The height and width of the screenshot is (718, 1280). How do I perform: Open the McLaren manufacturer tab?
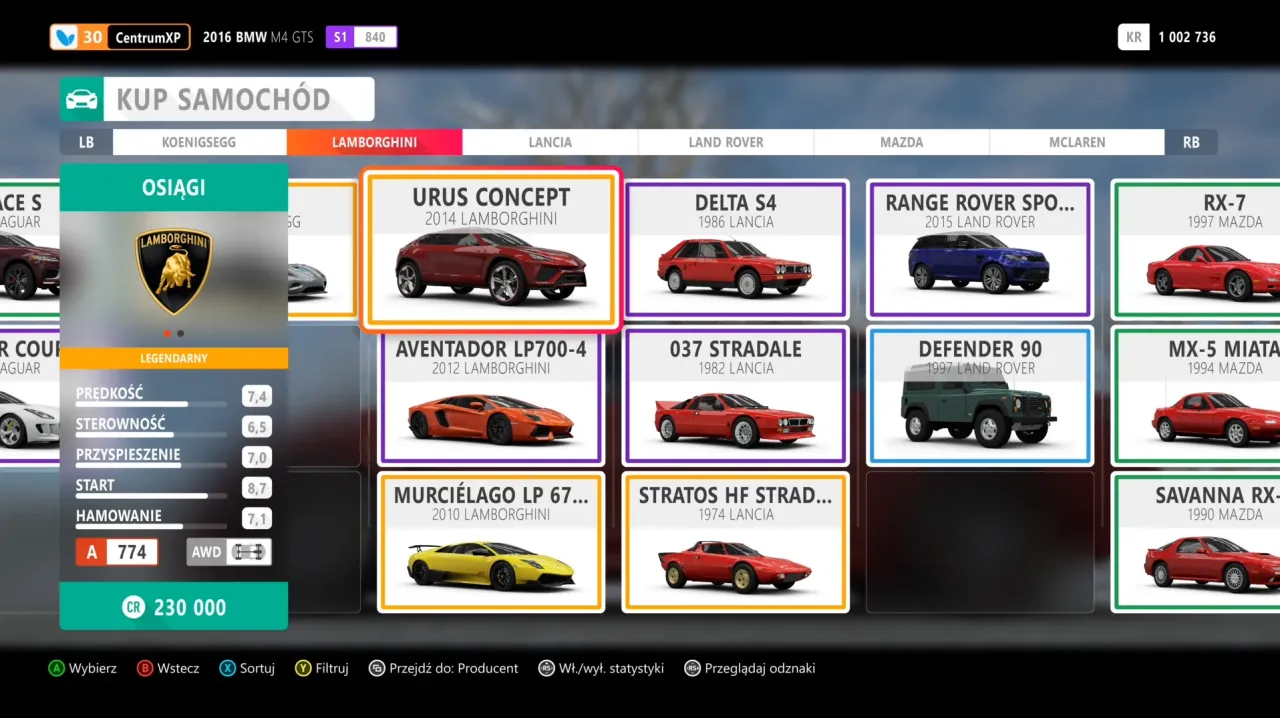pyautogui.click(x=1077, y=142)
